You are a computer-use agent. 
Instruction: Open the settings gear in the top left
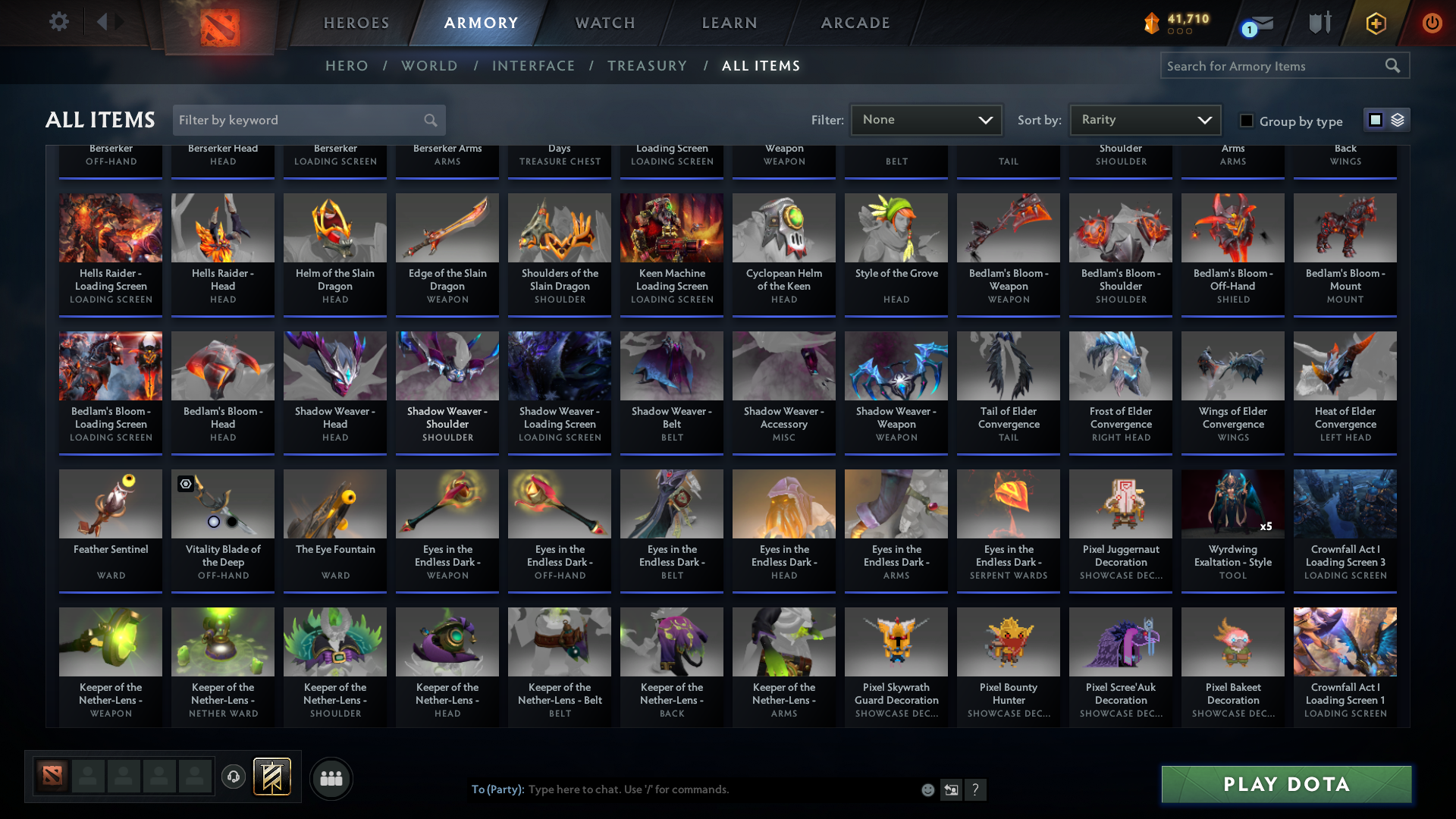coord(59,21)
